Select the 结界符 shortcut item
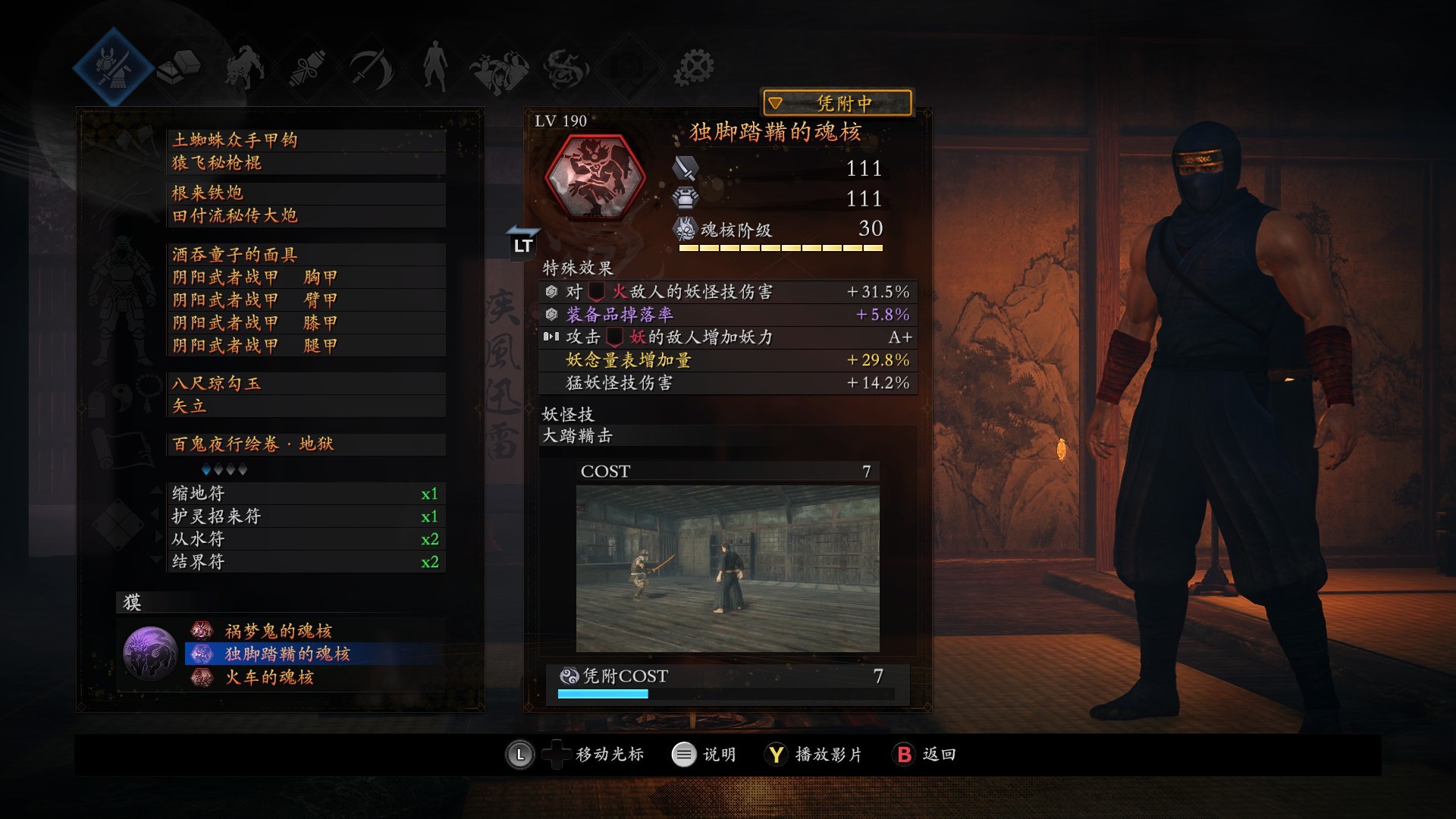Screen dimensions: 1456x819 [305, 562]
